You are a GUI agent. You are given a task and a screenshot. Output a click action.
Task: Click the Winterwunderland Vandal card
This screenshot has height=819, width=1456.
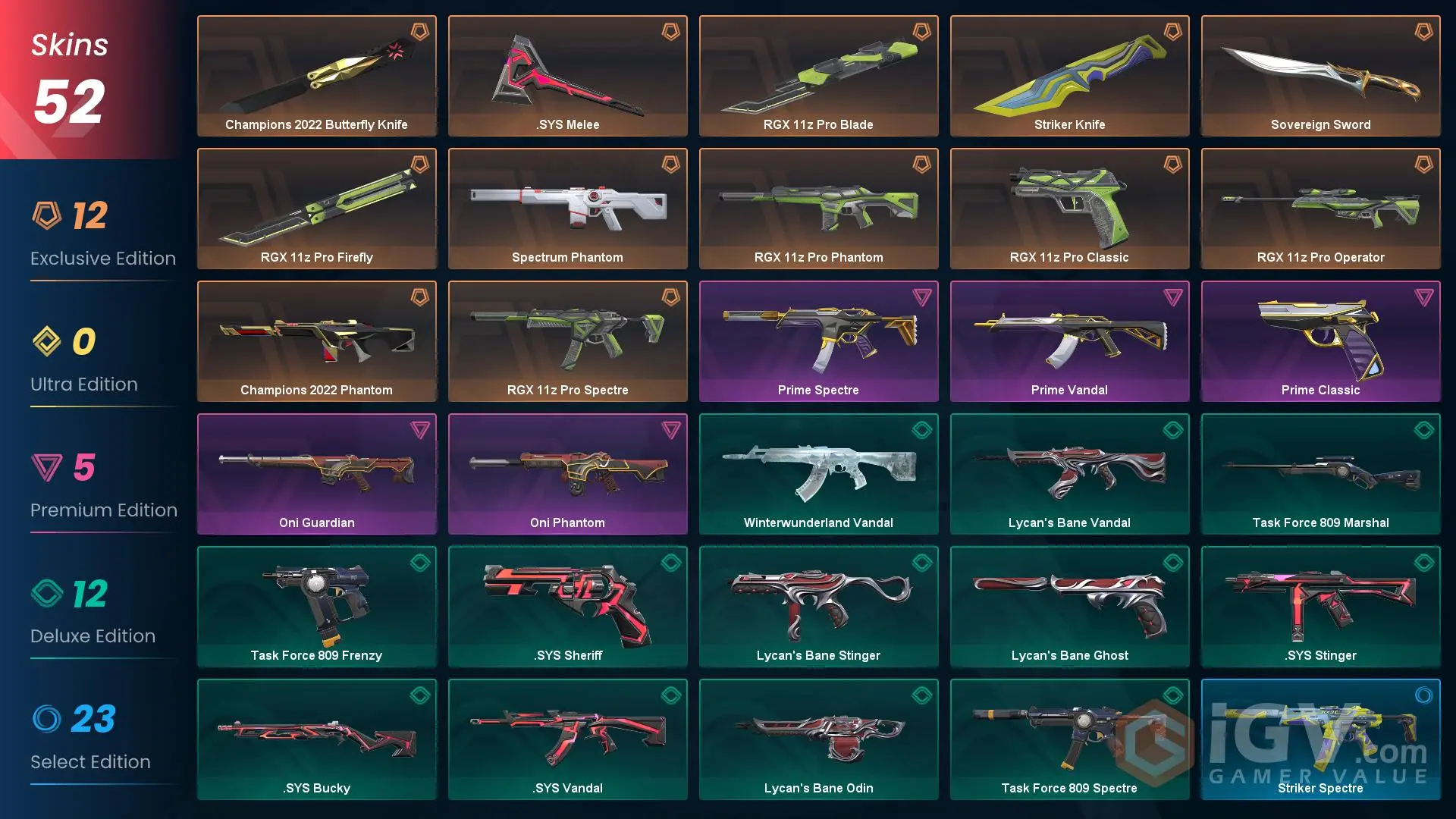(818, 474)
